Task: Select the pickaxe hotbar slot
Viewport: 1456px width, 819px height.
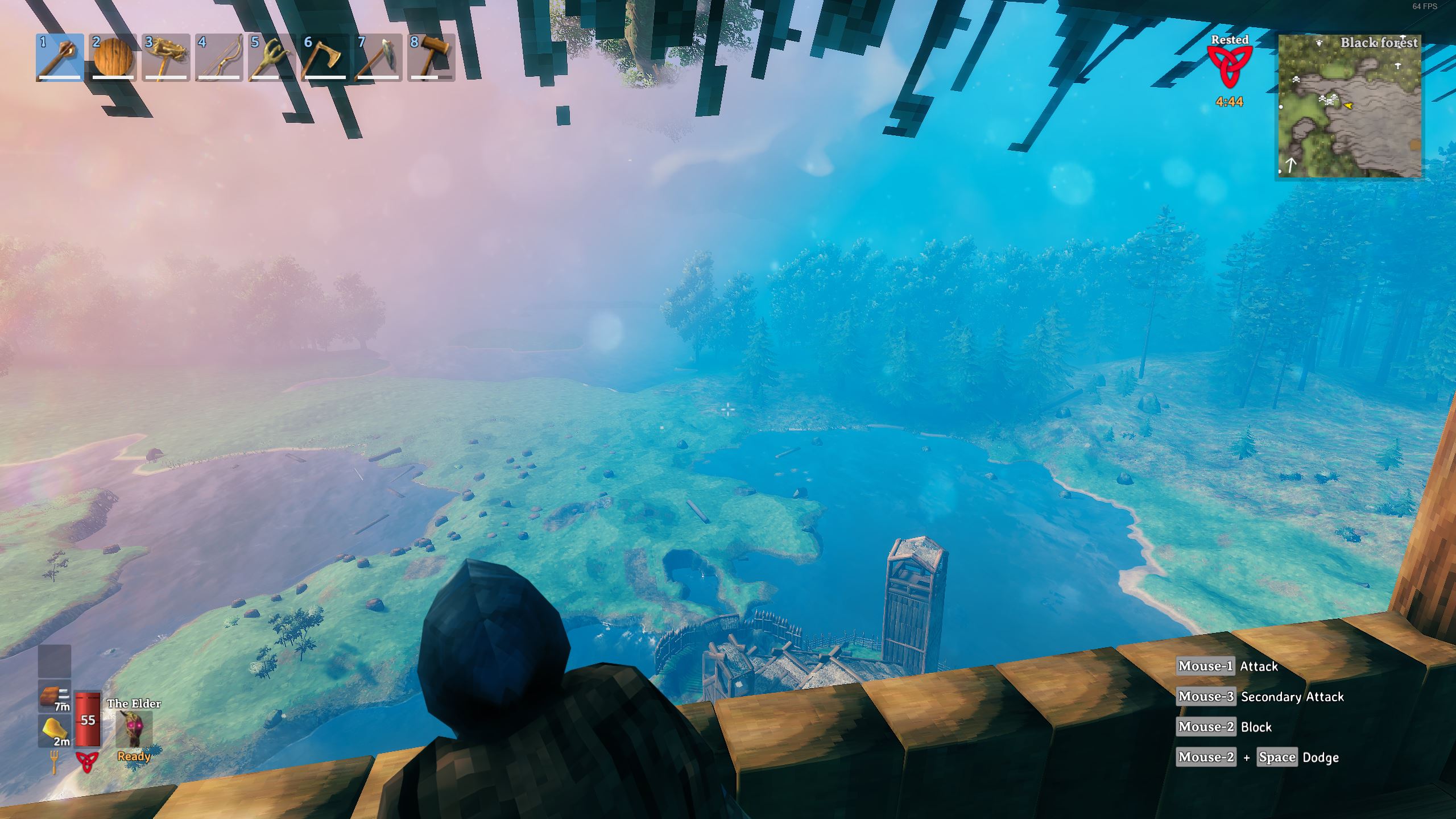Action: tap(377, 57)
